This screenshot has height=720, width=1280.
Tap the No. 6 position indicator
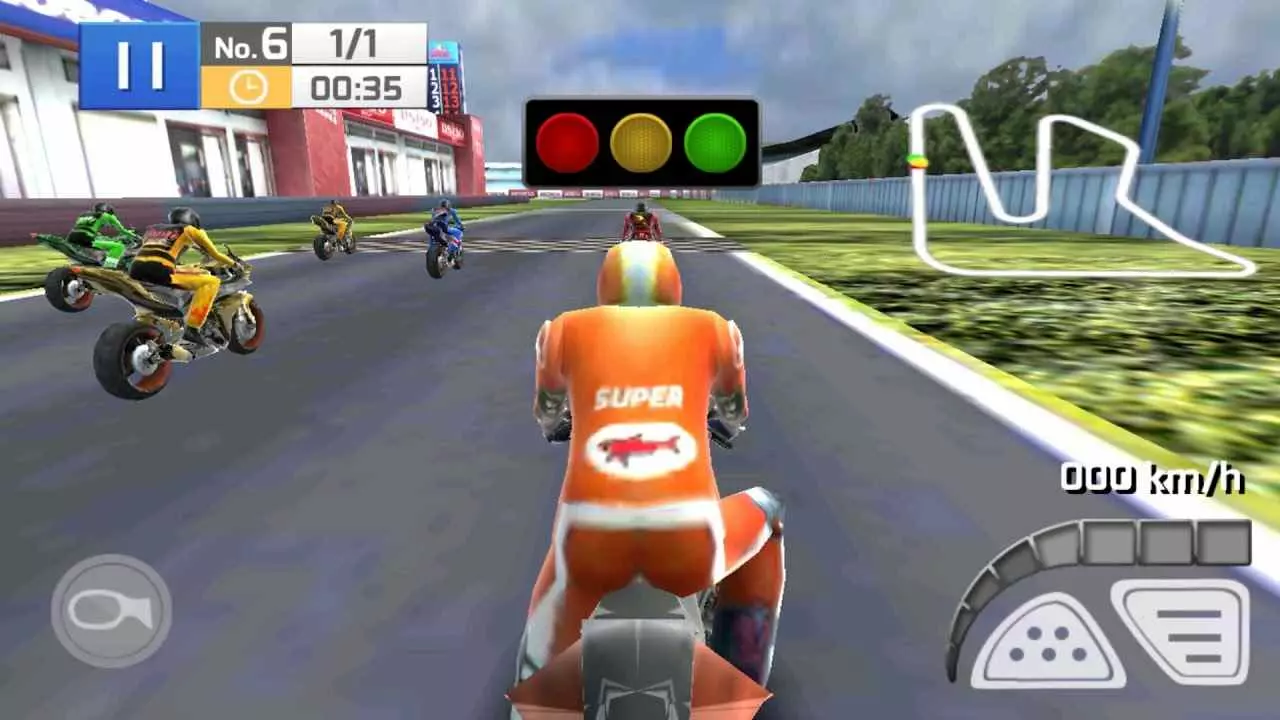(250, 44)
